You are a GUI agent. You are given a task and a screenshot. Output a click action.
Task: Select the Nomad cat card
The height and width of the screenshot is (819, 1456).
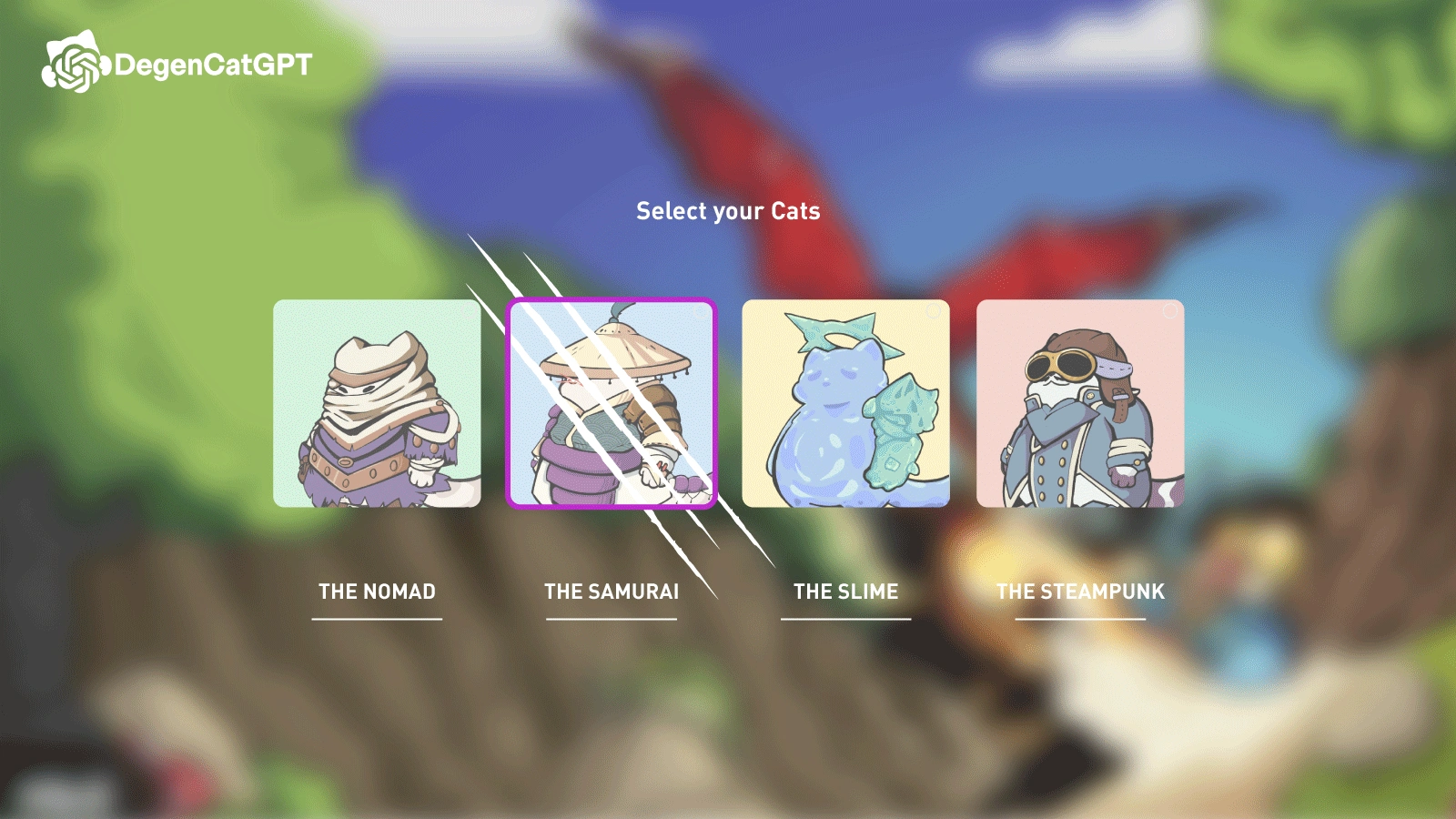pos(377,403)
